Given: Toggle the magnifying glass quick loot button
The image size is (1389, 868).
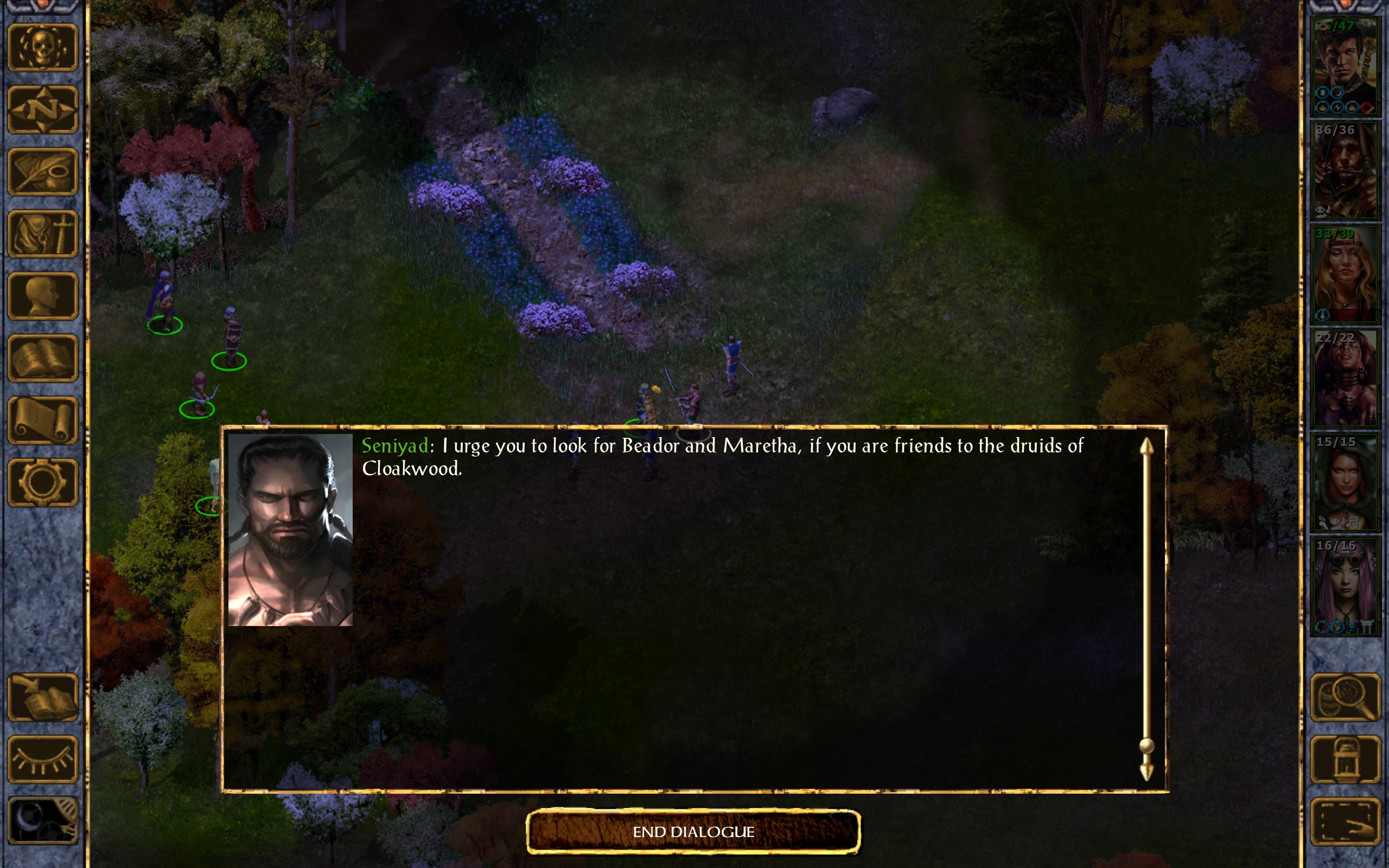Looking at the screenshot, I should tap(1345, 697).
